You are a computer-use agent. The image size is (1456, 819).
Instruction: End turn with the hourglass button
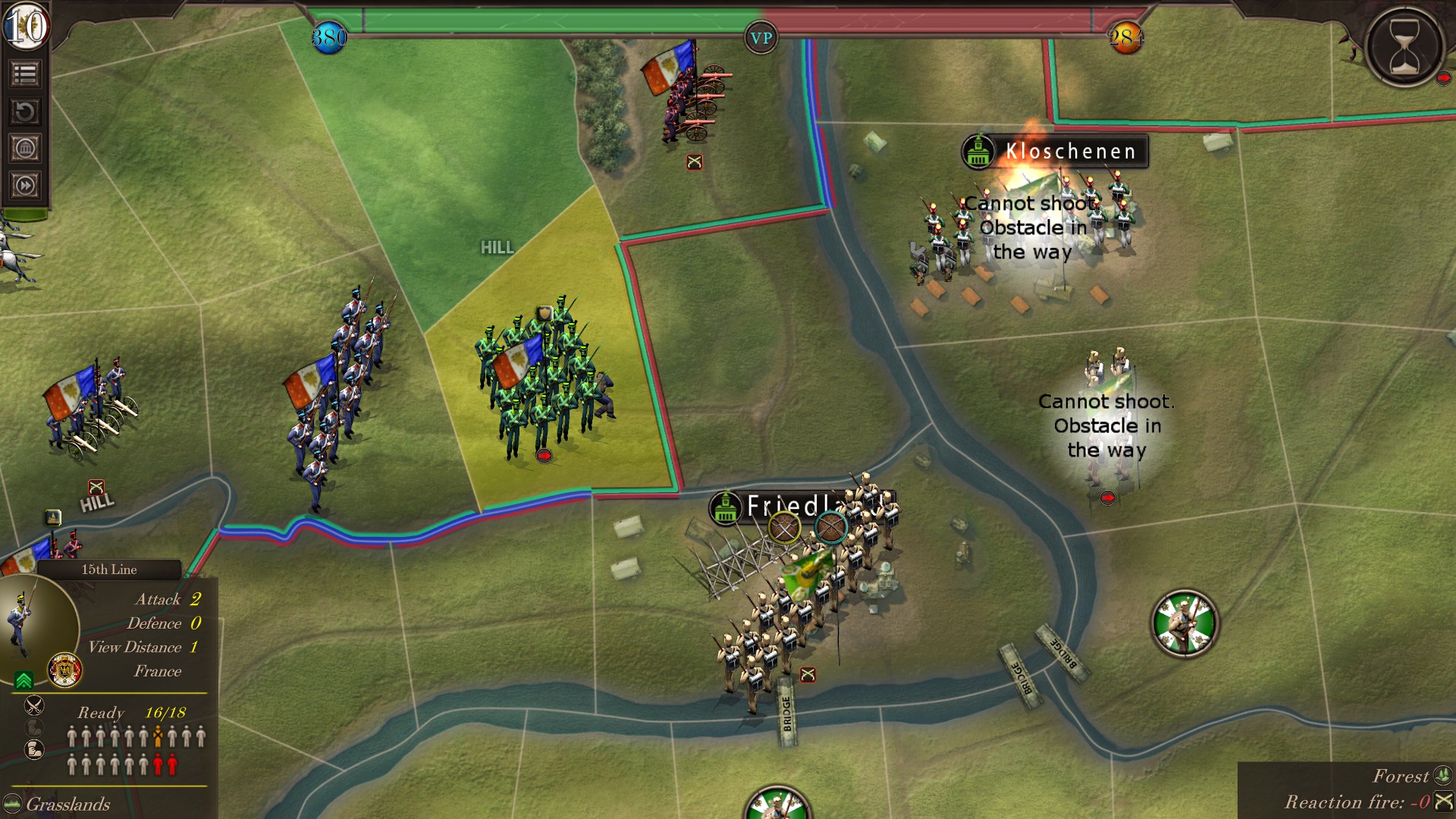pos(1404,44)
